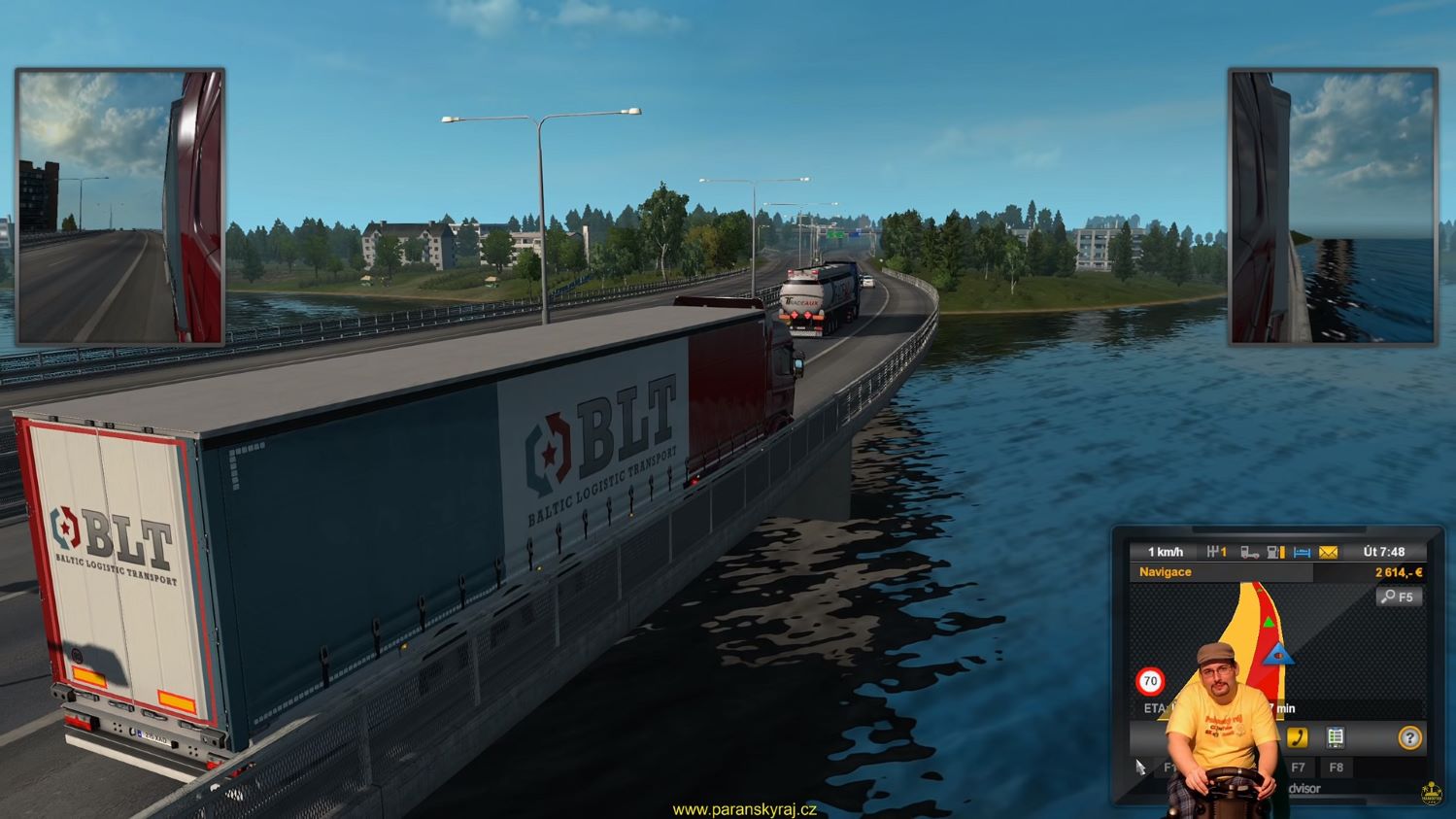Switch to the F7 advisor tab
The height and width of the screenshot is (819, 1456).
coord(1298,768)
